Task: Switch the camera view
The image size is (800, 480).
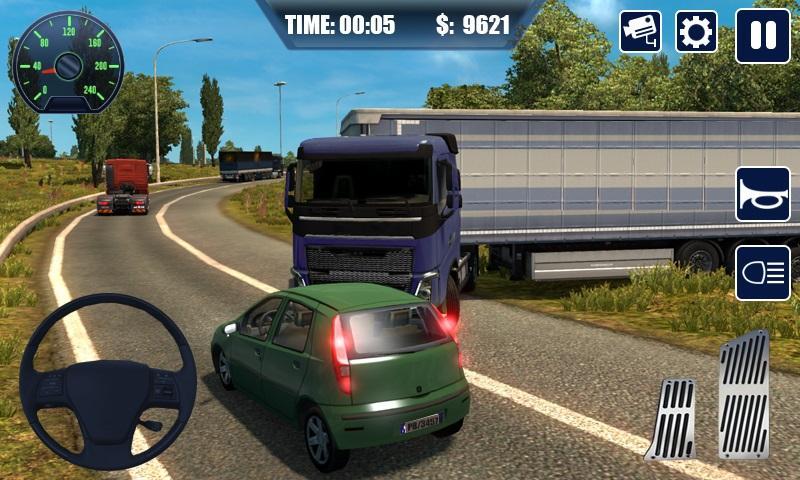Action: [x=640, y=33]
